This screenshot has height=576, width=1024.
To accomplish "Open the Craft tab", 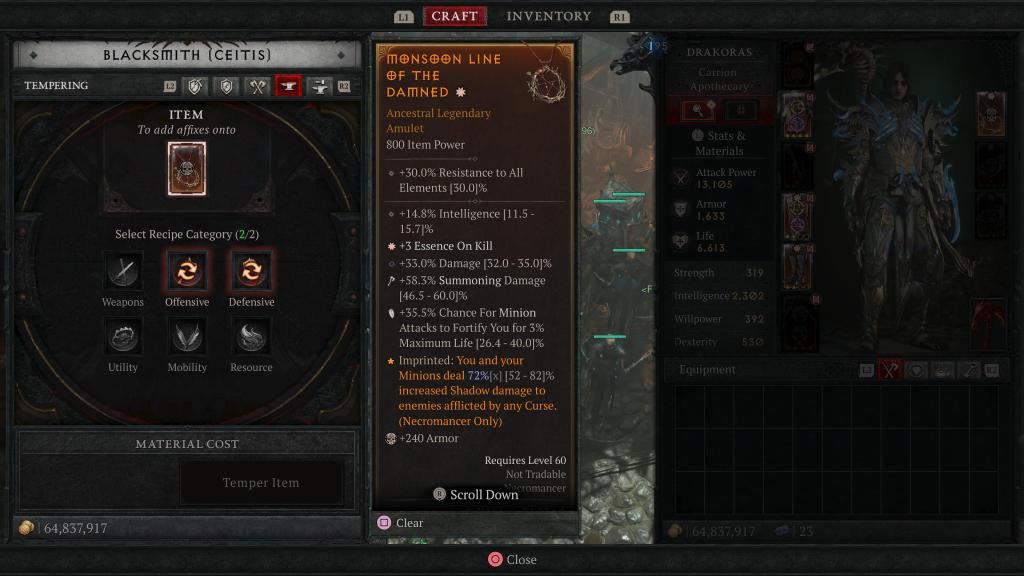I will pyautogui.click(x=454, y=16).
